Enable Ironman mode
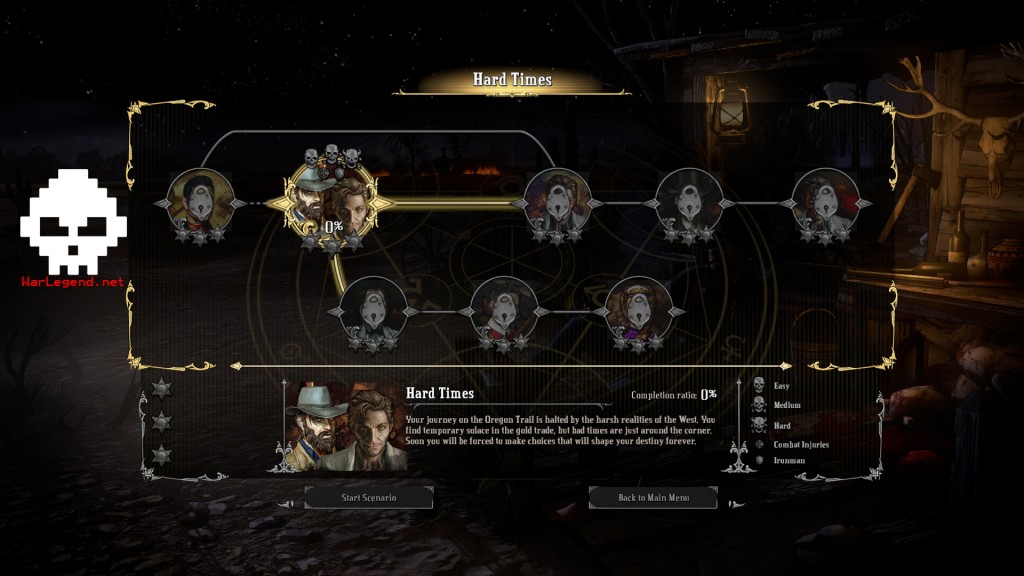 point(758,460)
